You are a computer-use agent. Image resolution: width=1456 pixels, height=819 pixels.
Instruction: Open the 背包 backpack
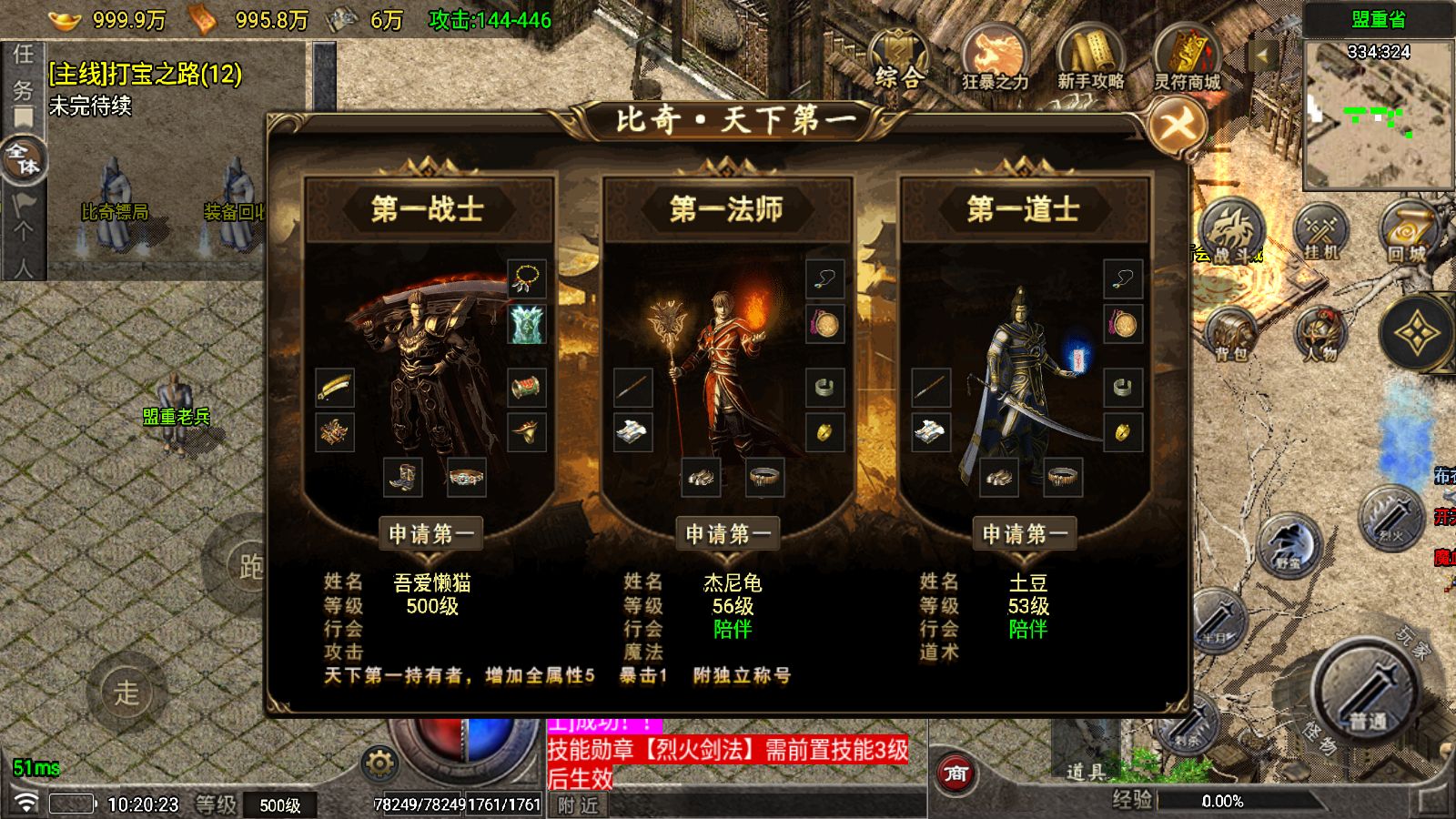pyautogui.click(x=1232, y=335)
